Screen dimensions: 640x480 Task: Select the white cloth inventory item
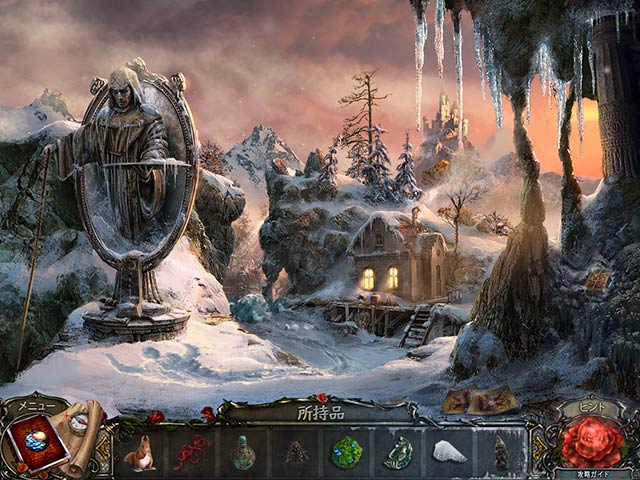[449, 452]
